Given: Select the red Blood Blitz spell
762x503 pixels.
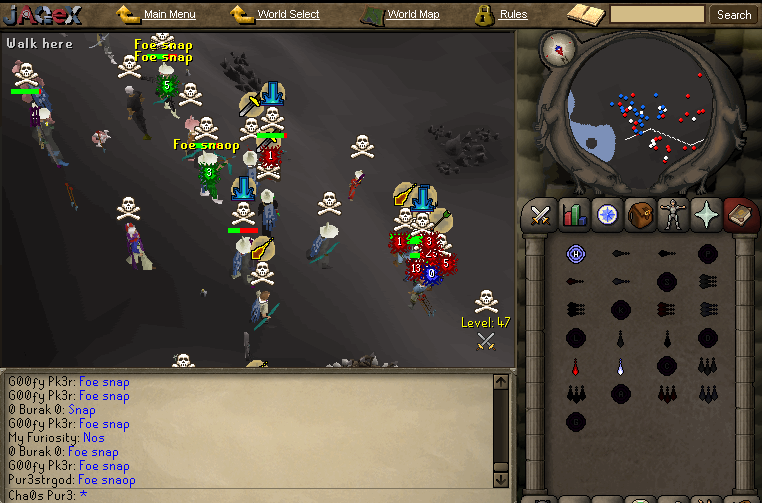Looking at the screenshot, I should point(576,366).
